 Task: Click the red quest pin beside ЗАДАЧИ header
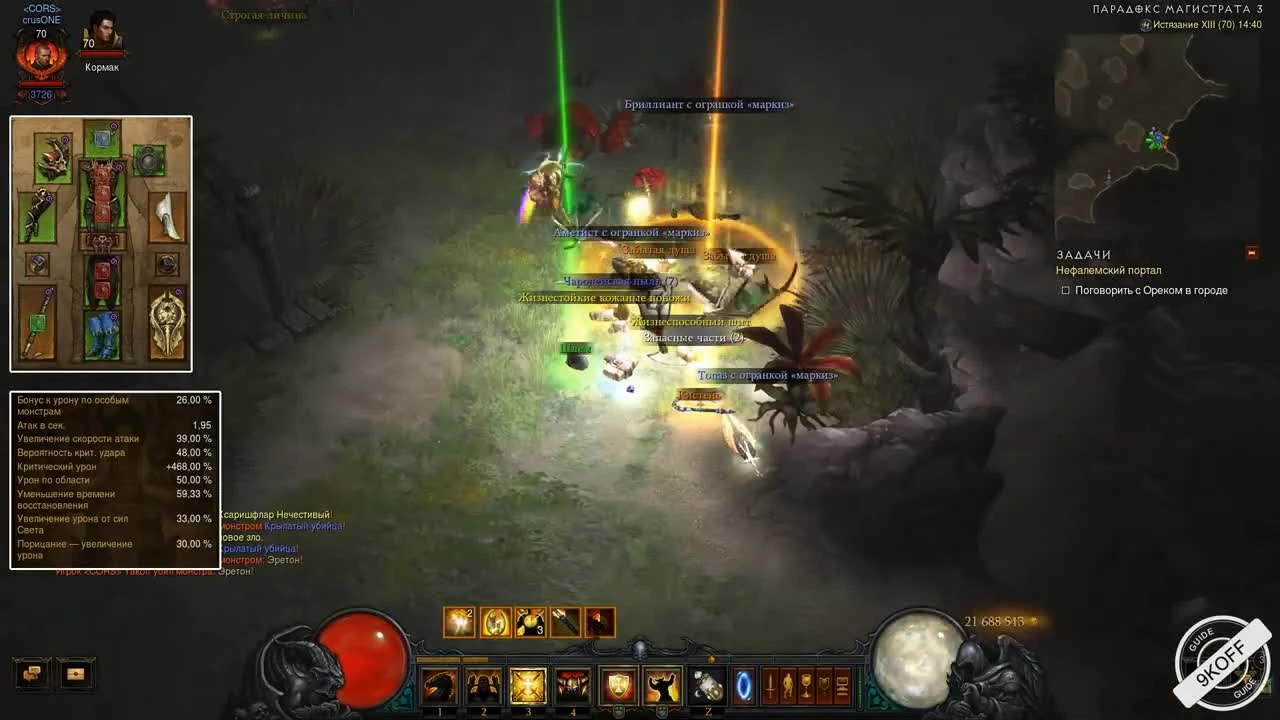[1250, 252]
